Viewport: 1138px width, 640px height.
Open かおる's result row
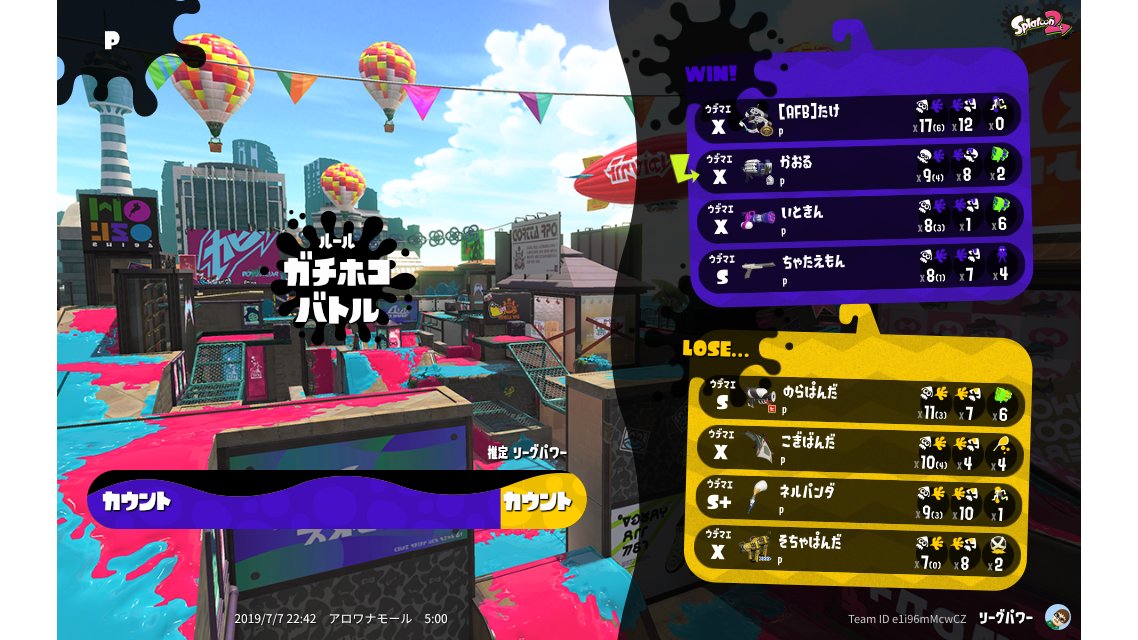point(860,168)
